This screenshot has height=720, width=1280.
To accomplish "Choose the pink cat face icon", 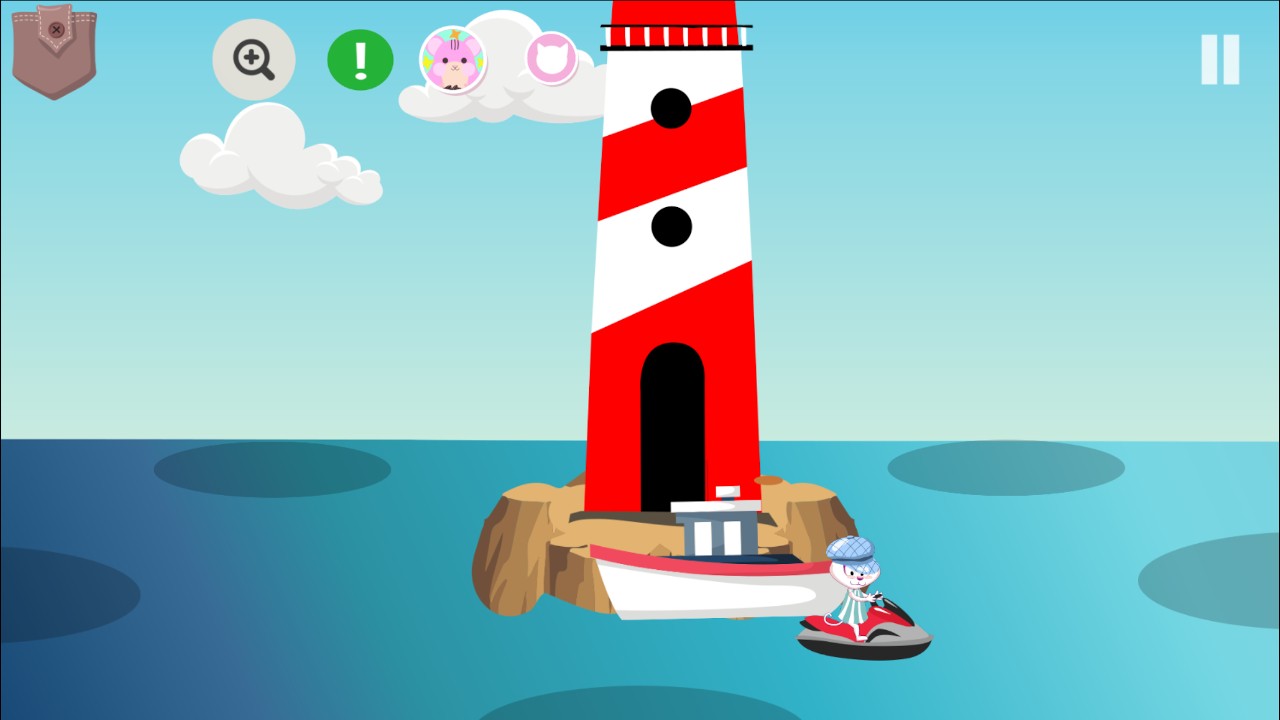I will [552, 59].
